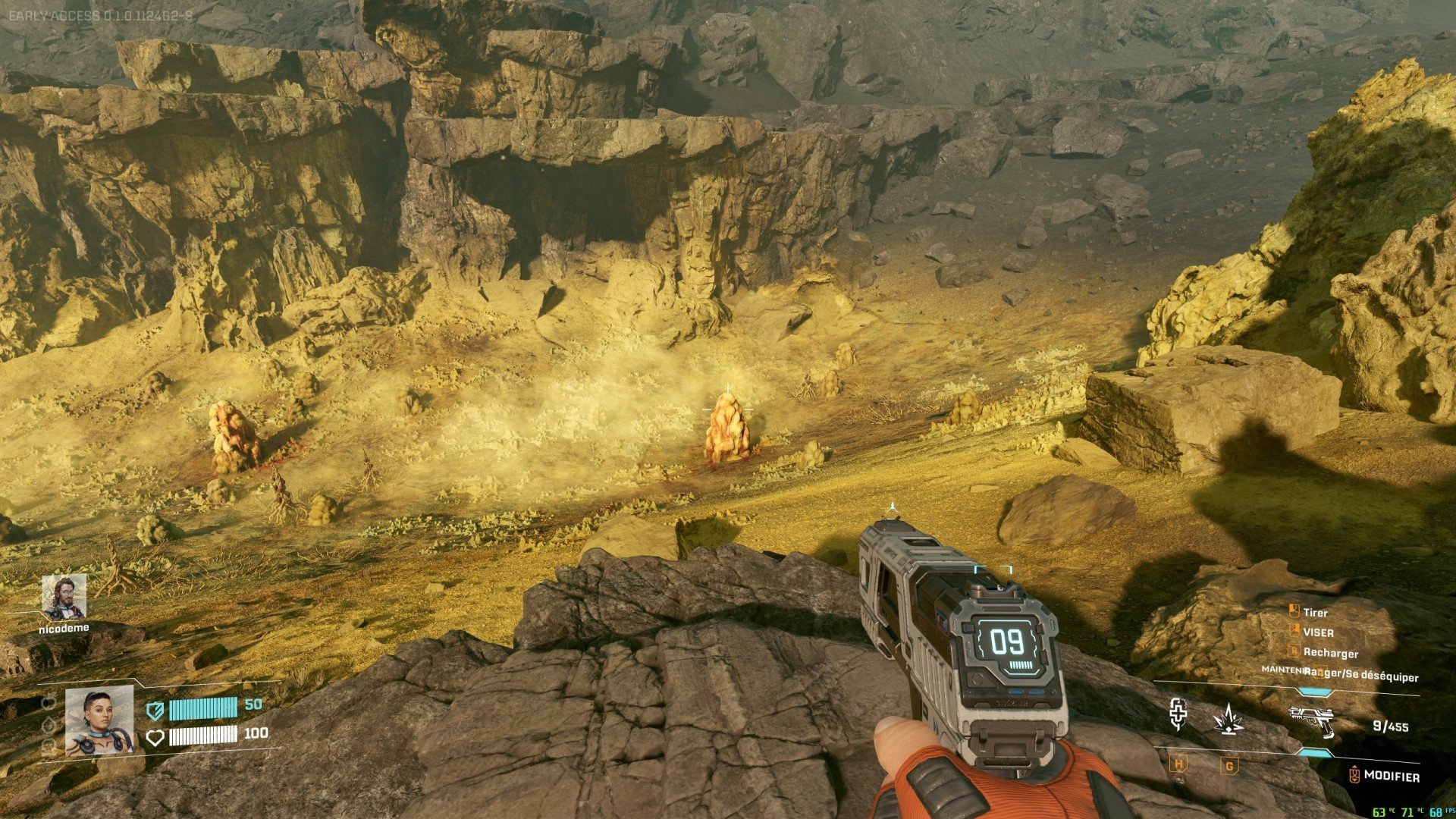Click your own character portrait

[99, 721]
